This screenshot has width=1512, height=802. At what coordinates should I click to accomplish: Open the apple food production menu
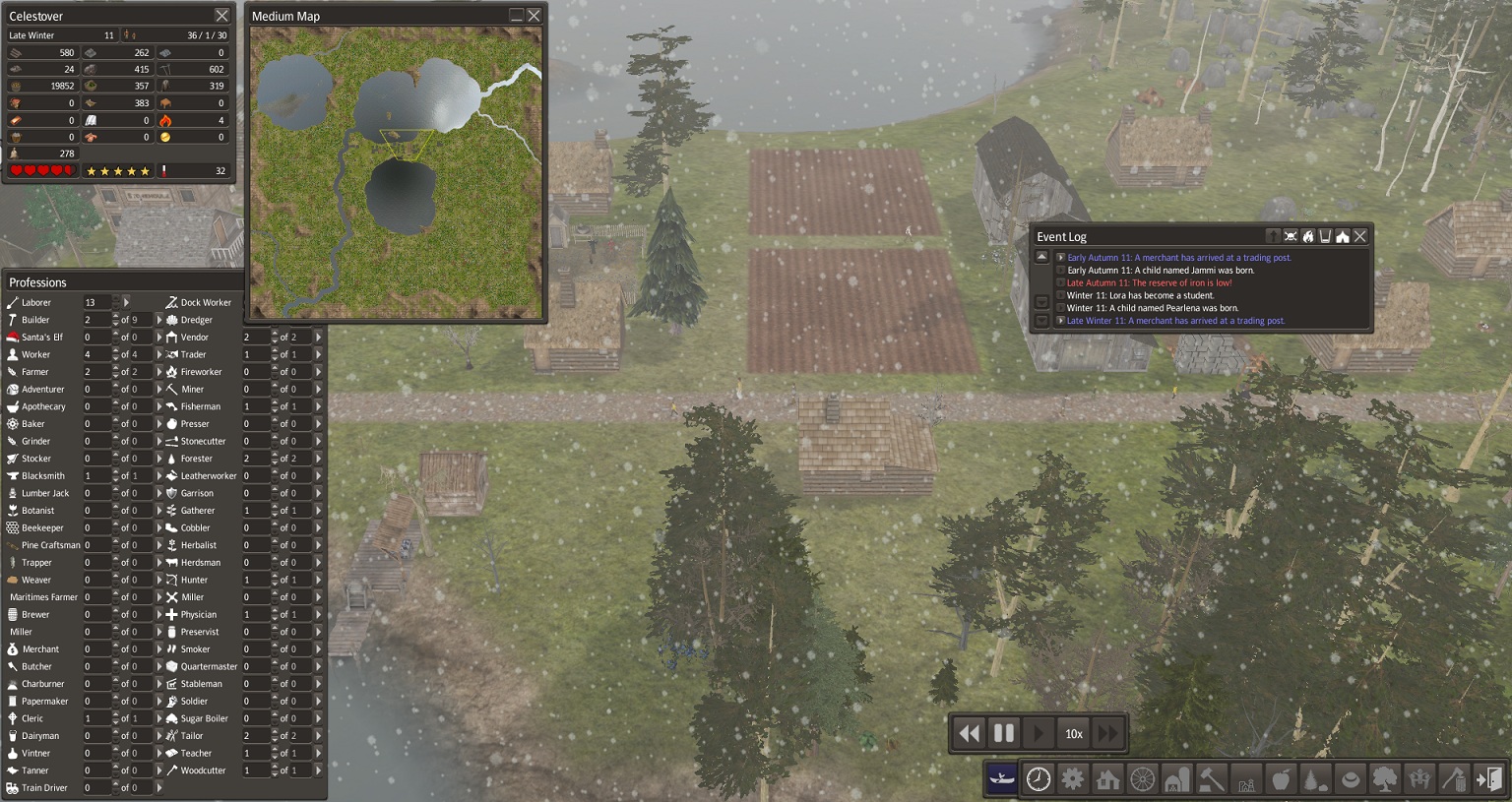(x=1281, y=779)
